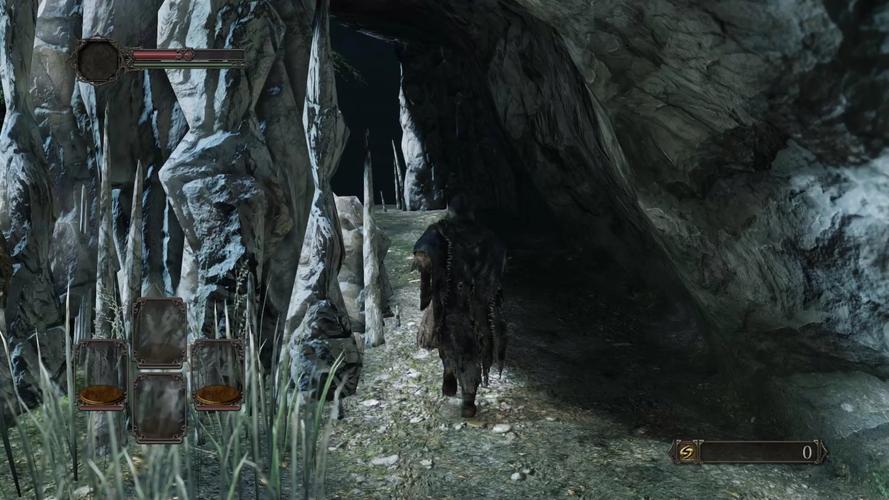The height and width of the screenshot is (500, 889).
Task: Click the empty consumable item slot below the weapon slots
Action: point(159,407)
